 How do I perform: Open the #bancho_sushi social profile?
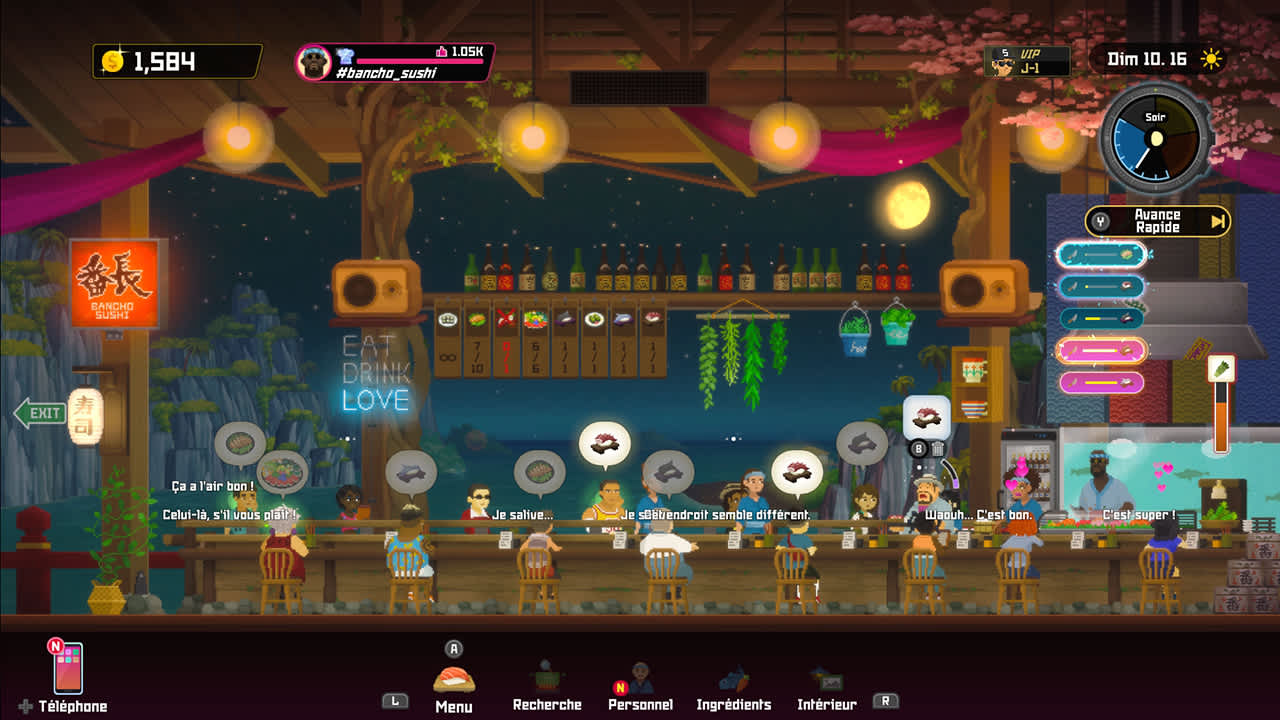[x=395, y=62]
